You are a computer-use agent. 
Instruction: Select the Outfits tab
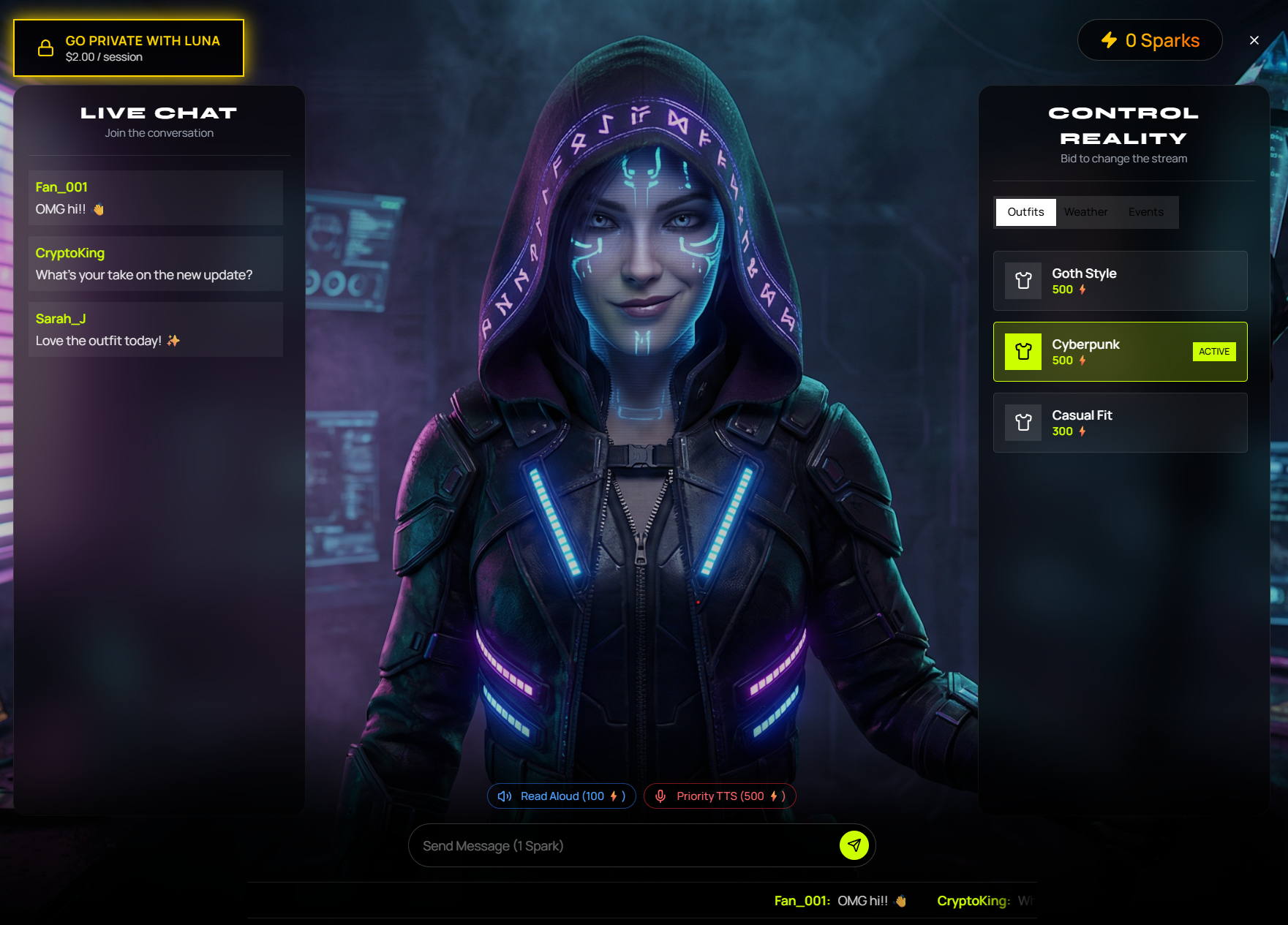coord(1025,212)
